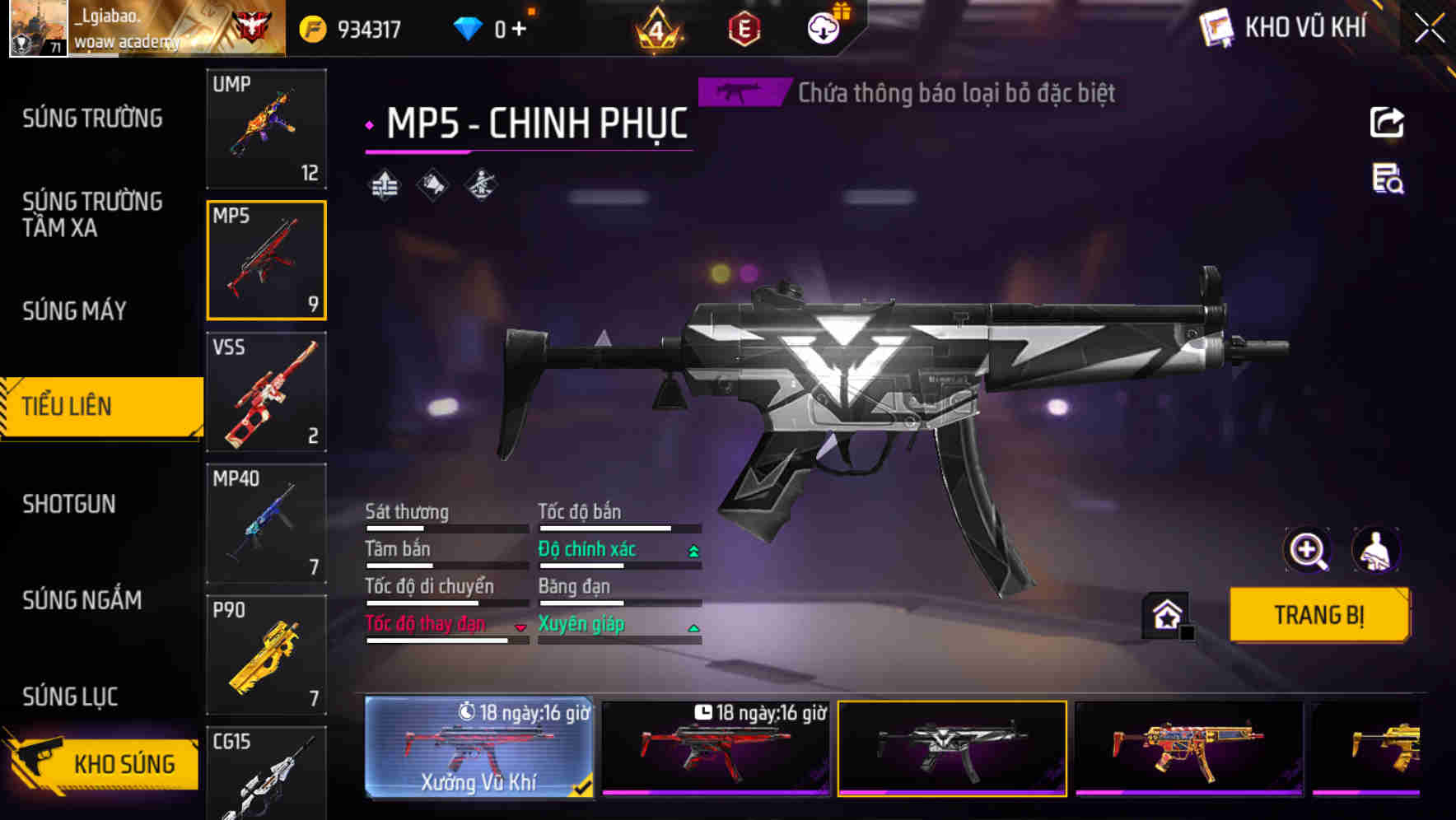Select the VSS weapon tile
Screen dimensions: 1456x820
(x=266, y=392)
